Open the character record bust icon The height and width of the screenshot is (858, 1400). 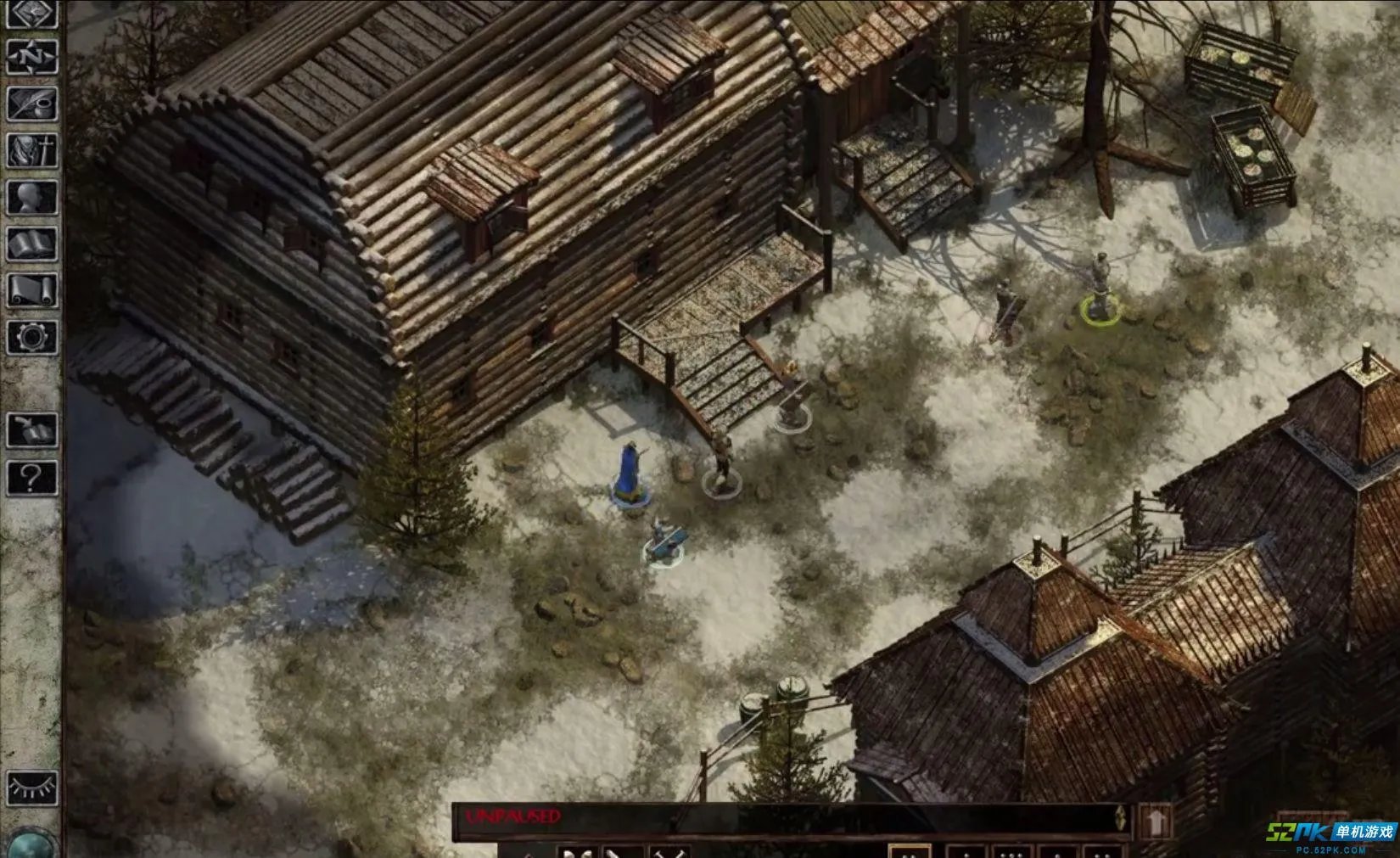click(x=32, y=198)
